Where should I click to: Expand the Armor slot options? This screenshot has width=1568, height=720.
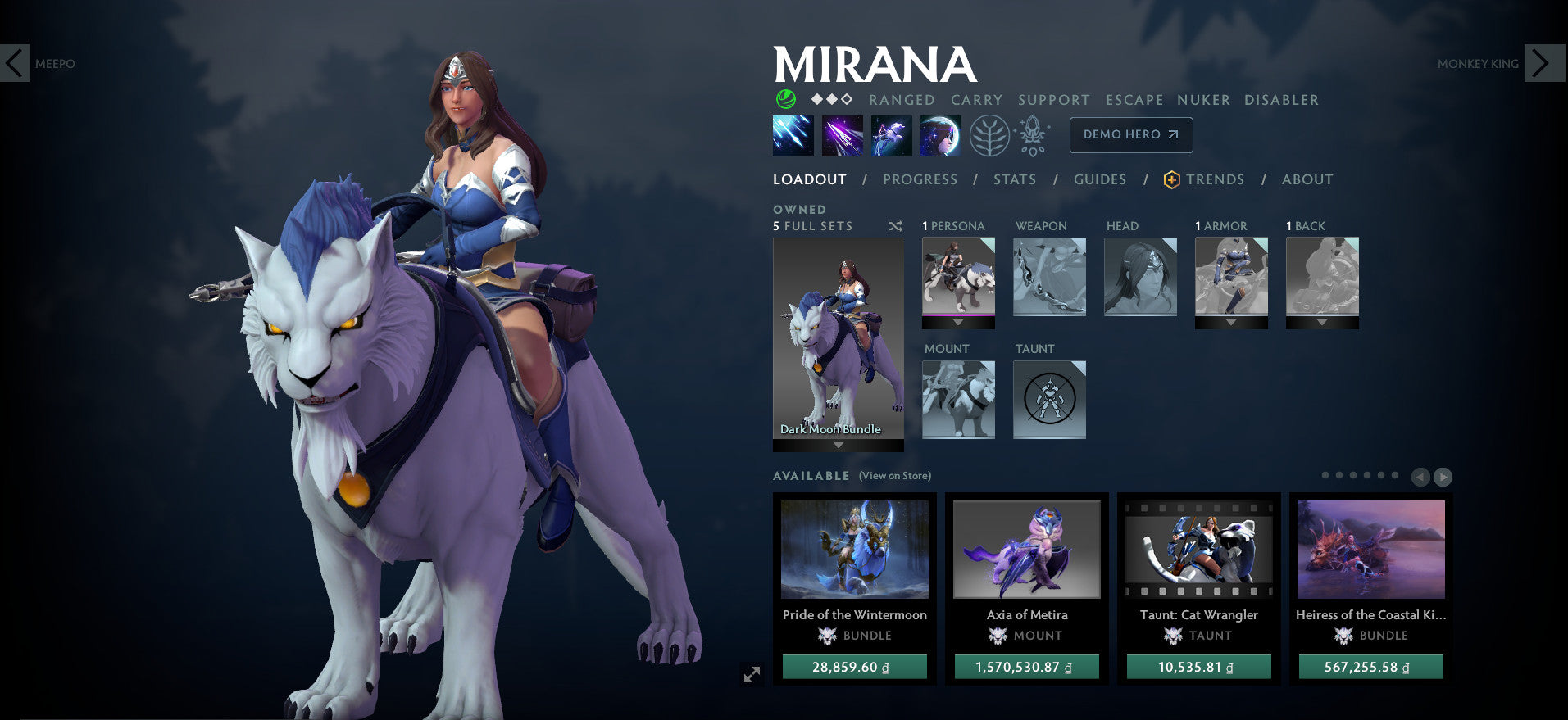click(x=1231, y=322)
